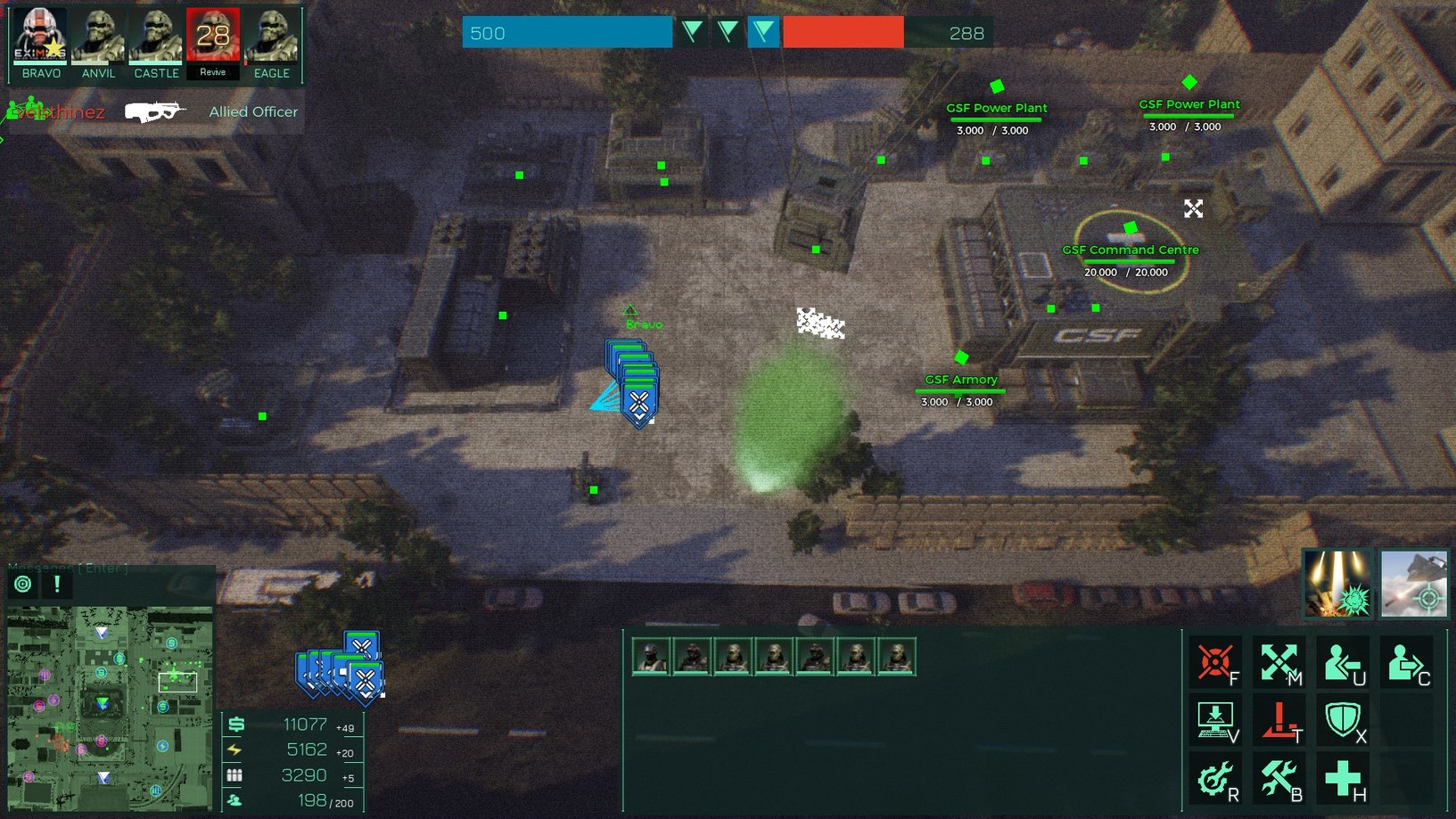The width and height of the screenshot is (1456, 819).
Task: Use the gear-and-wrench repair command
Action: (x=1215, y=778)
